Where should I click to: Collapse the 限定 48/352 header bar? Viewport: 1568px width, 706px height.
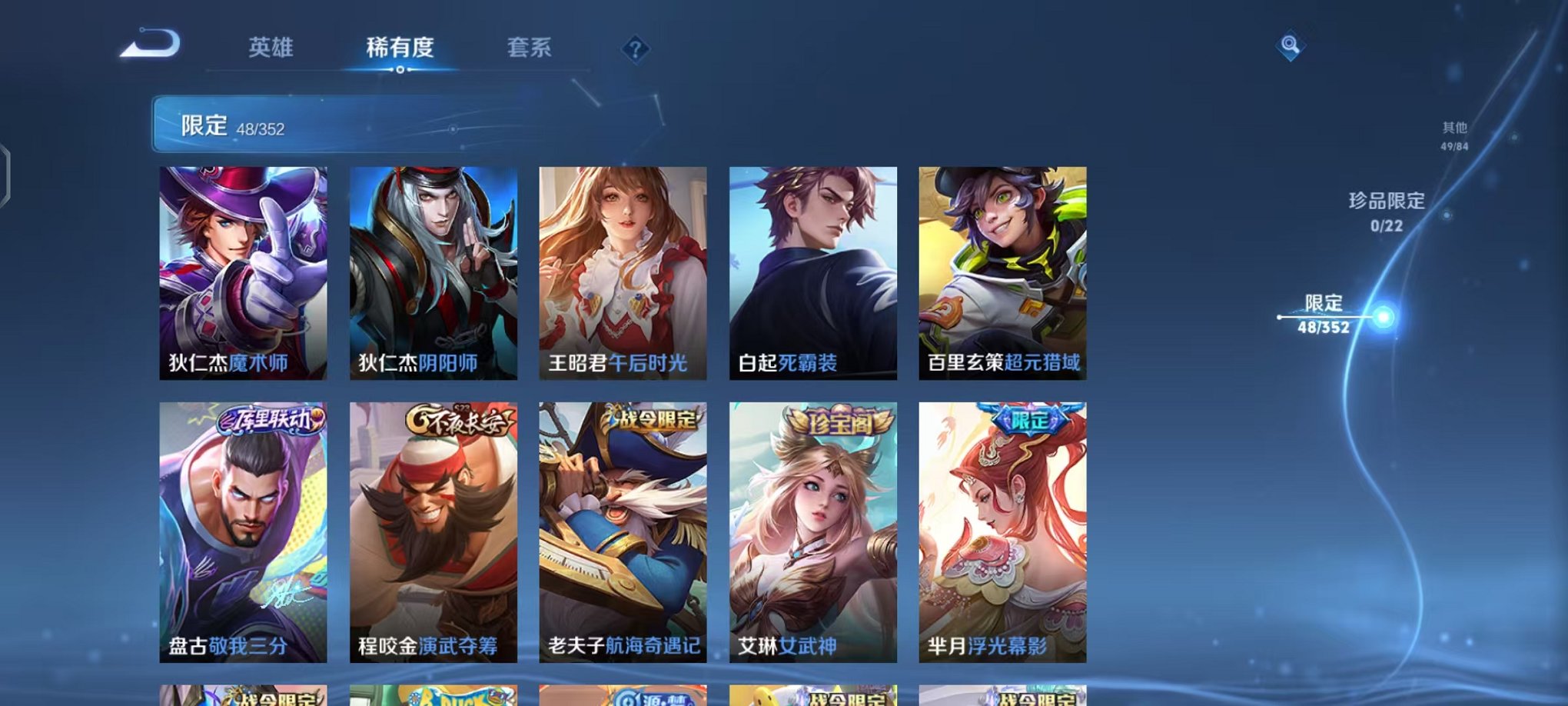(x=231, y=123)
